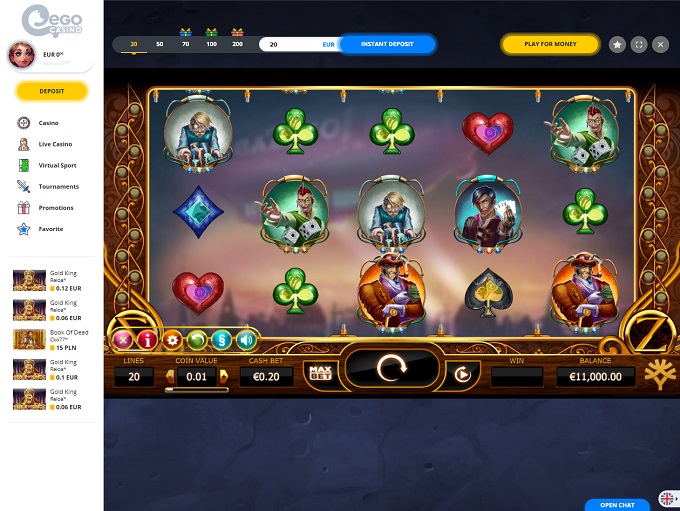Go to the Tournaments page
Image resolution: width=680 pixels, height=511 pixels.
tap(58, 186)
